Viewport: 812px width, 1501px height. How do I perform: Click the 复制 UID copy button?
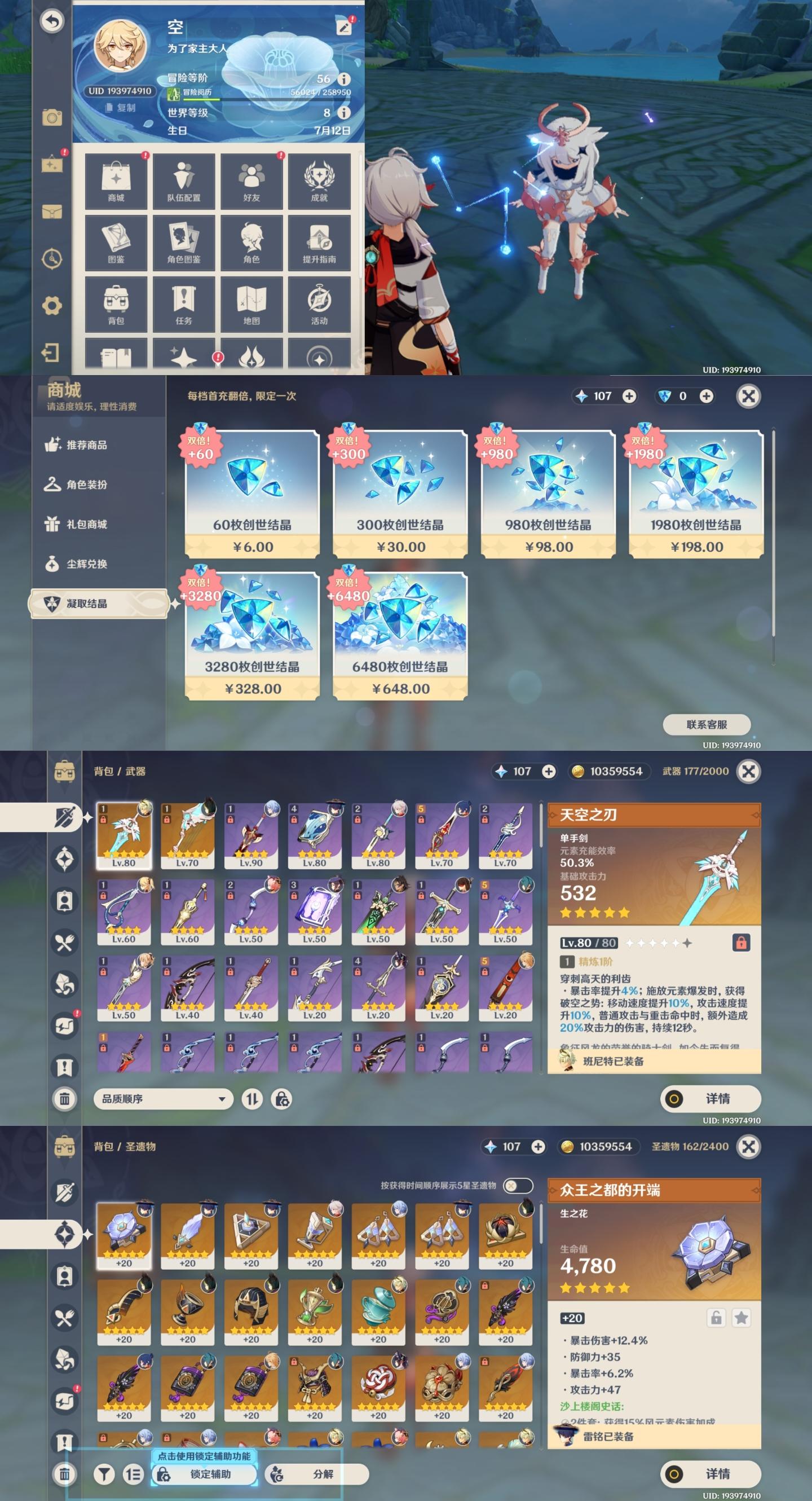121,108
